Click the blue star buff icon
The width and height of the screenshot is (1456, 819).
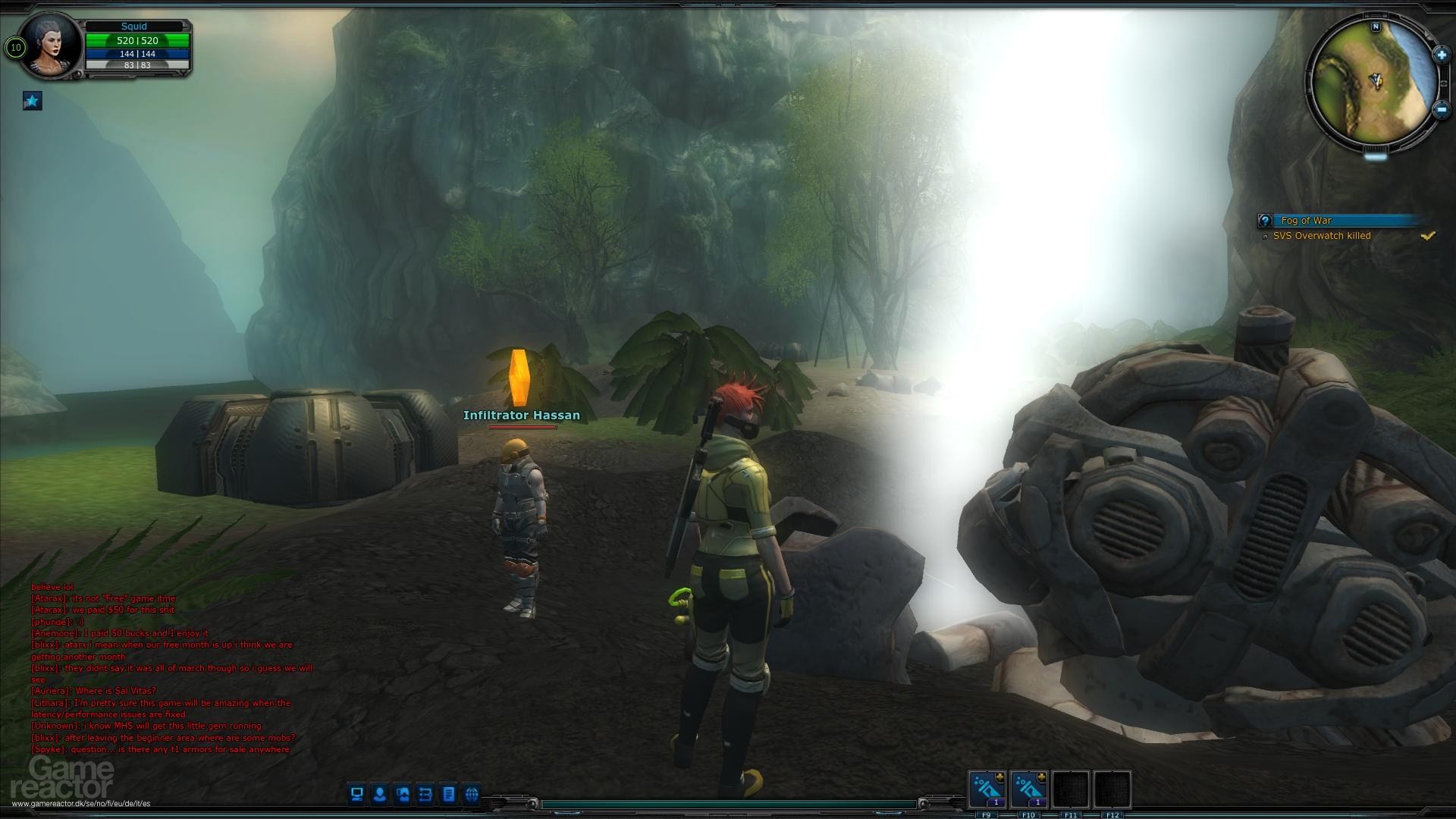[x=32, y=101]
